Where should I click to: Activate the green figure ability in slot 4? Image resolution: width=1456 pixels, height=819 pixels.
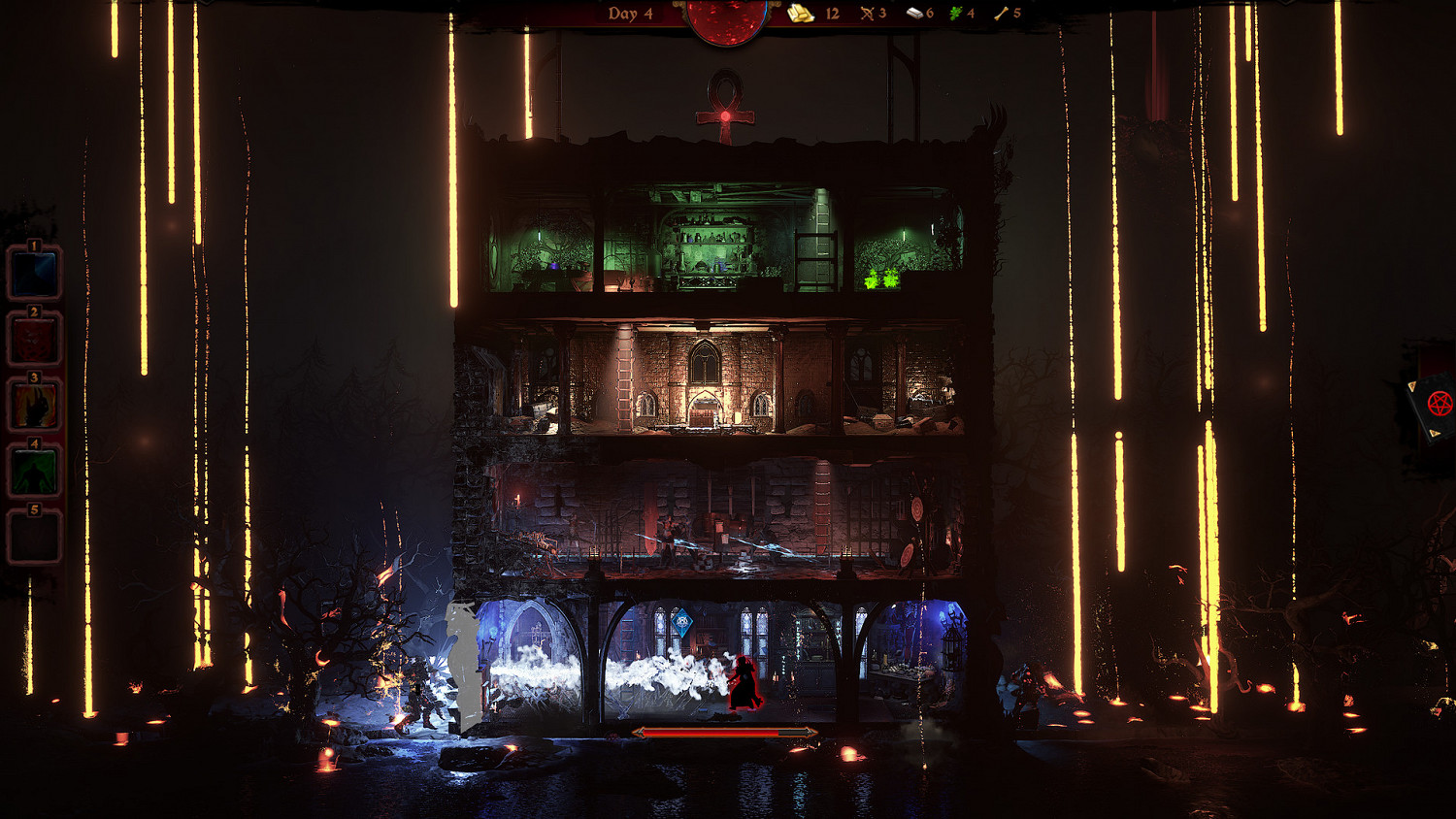(x=32, y=473)
